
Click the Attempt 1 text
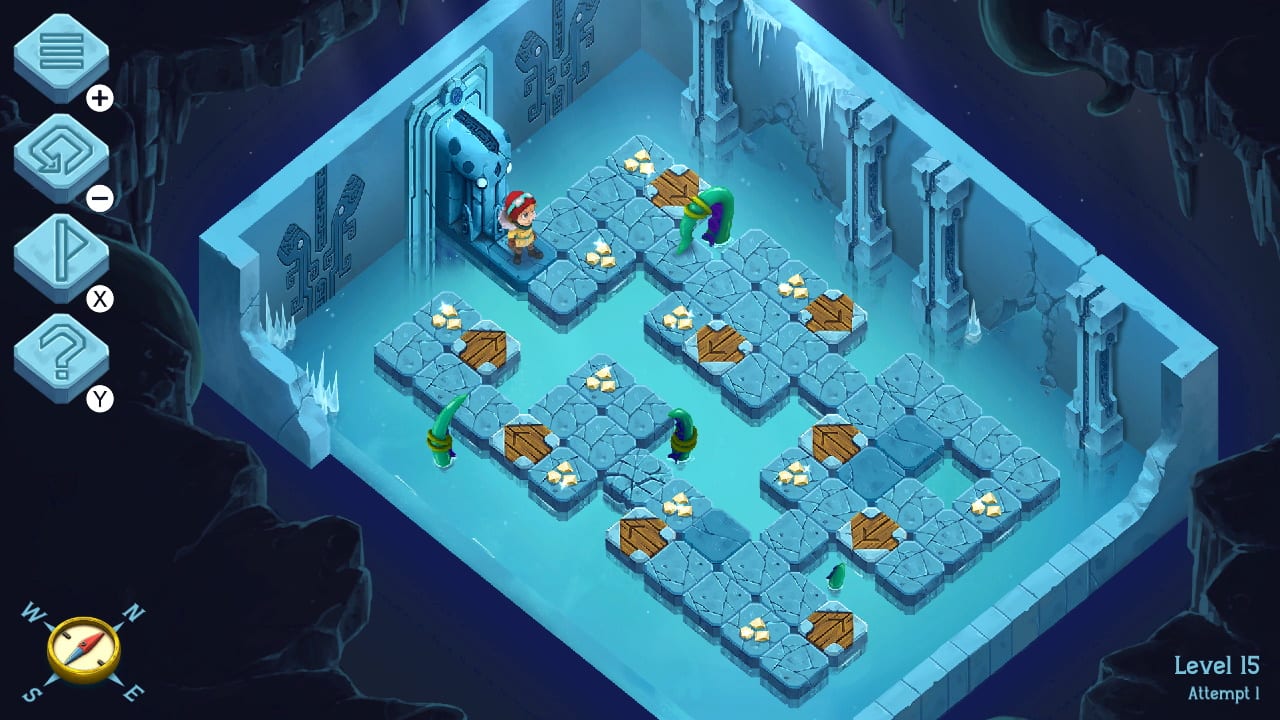coord(1222,691)
